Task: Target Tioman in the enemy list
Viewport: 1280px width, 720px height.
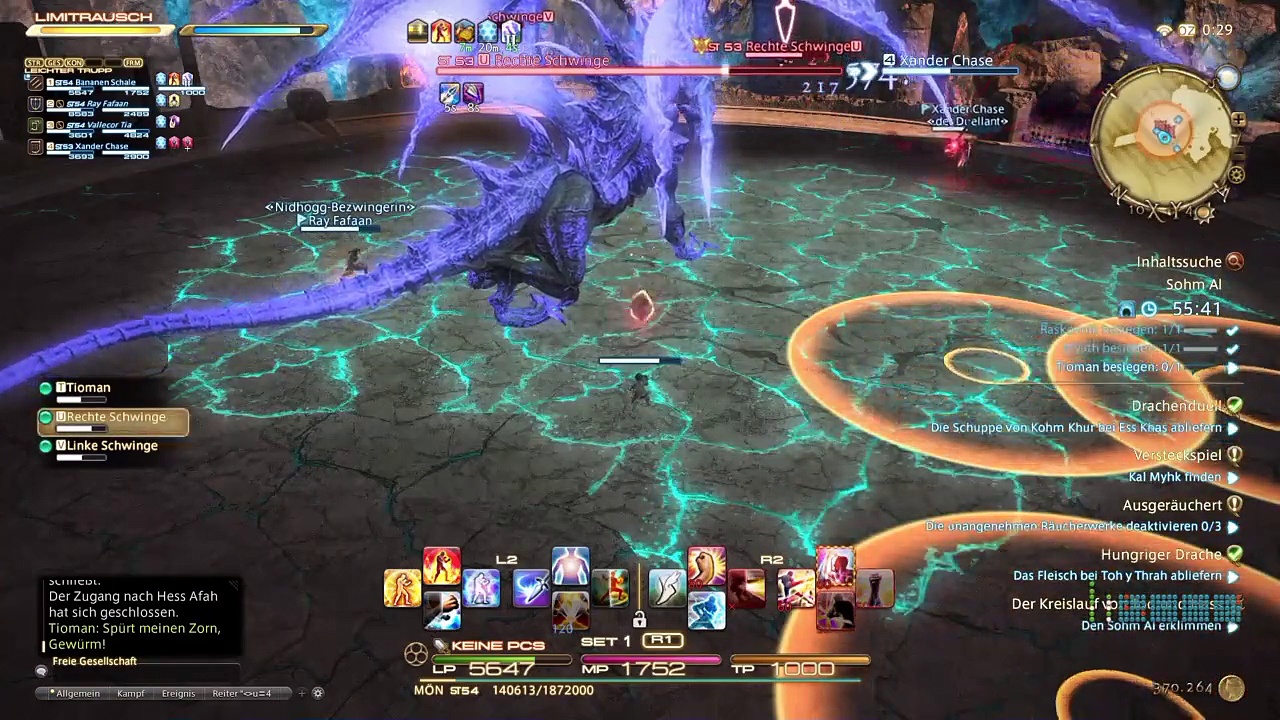Action: click(88, 388)
